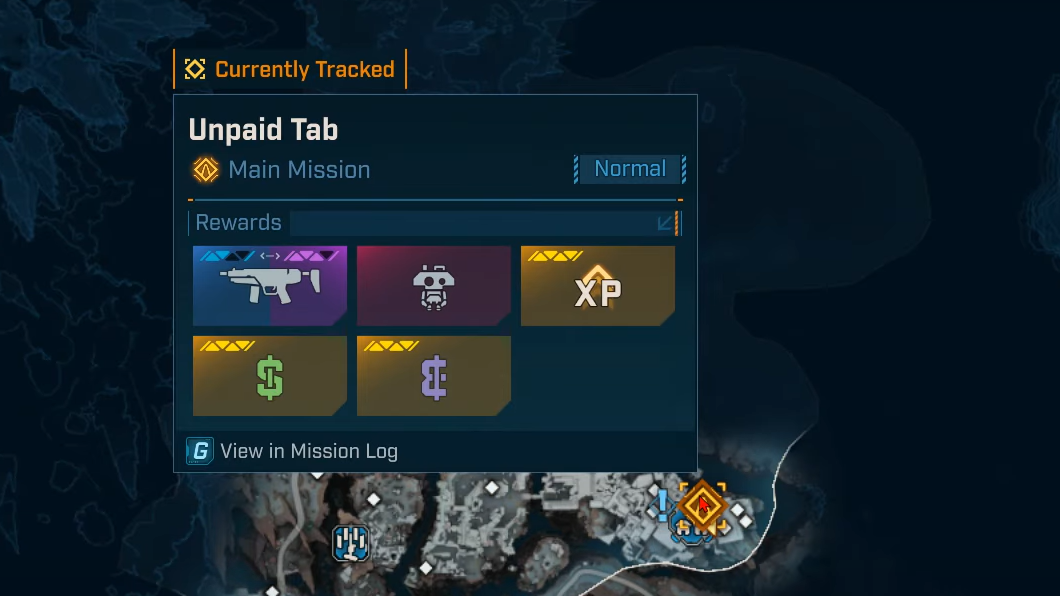Select the submachine gun weapon reward
1060x596 pixels.
pos(270,286)
